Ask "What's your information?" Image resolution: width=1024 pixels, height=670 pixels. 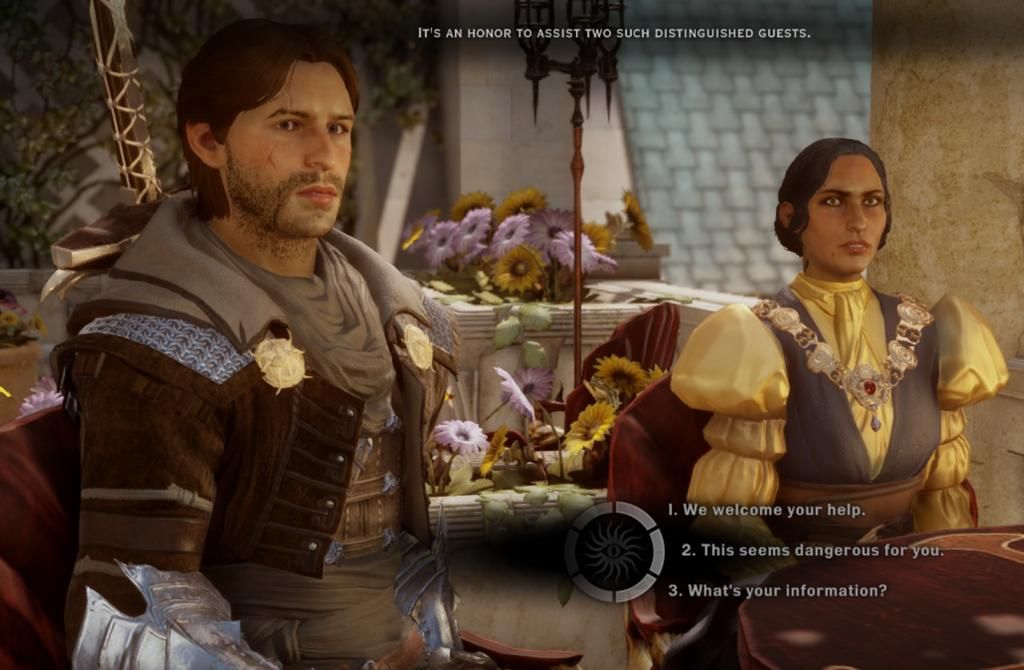pyautogui.click(x=777, y=590)
